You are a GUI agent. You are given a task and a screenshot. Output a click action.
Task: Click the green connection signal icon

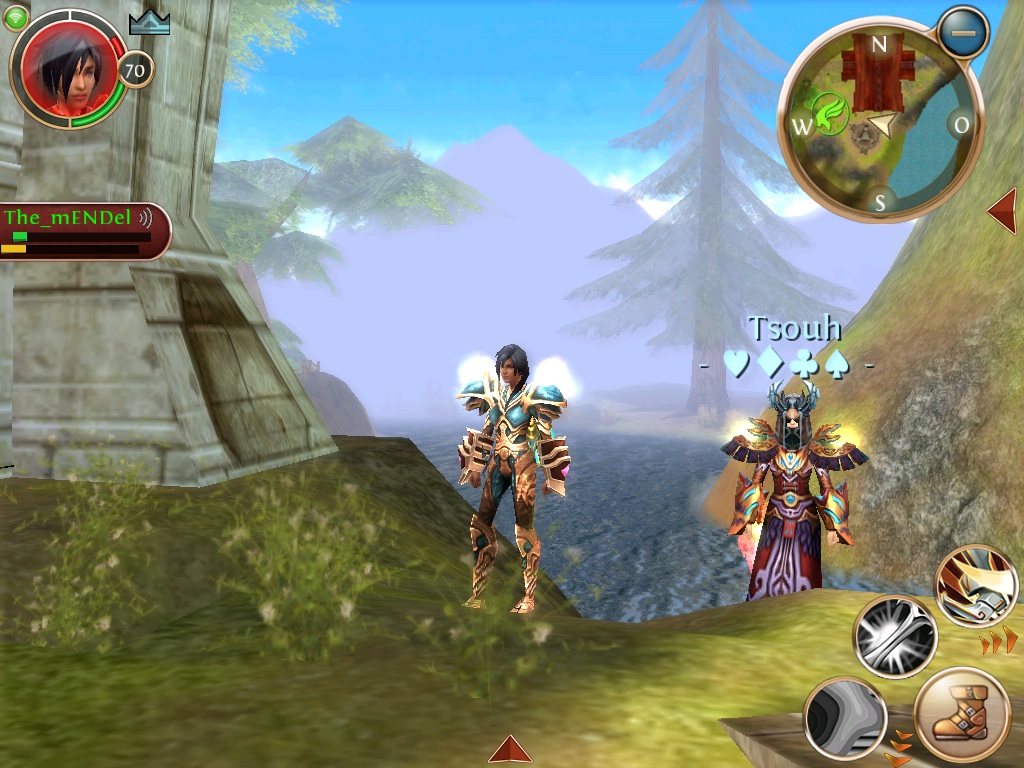pyautogui.click(x=16, y=18)
